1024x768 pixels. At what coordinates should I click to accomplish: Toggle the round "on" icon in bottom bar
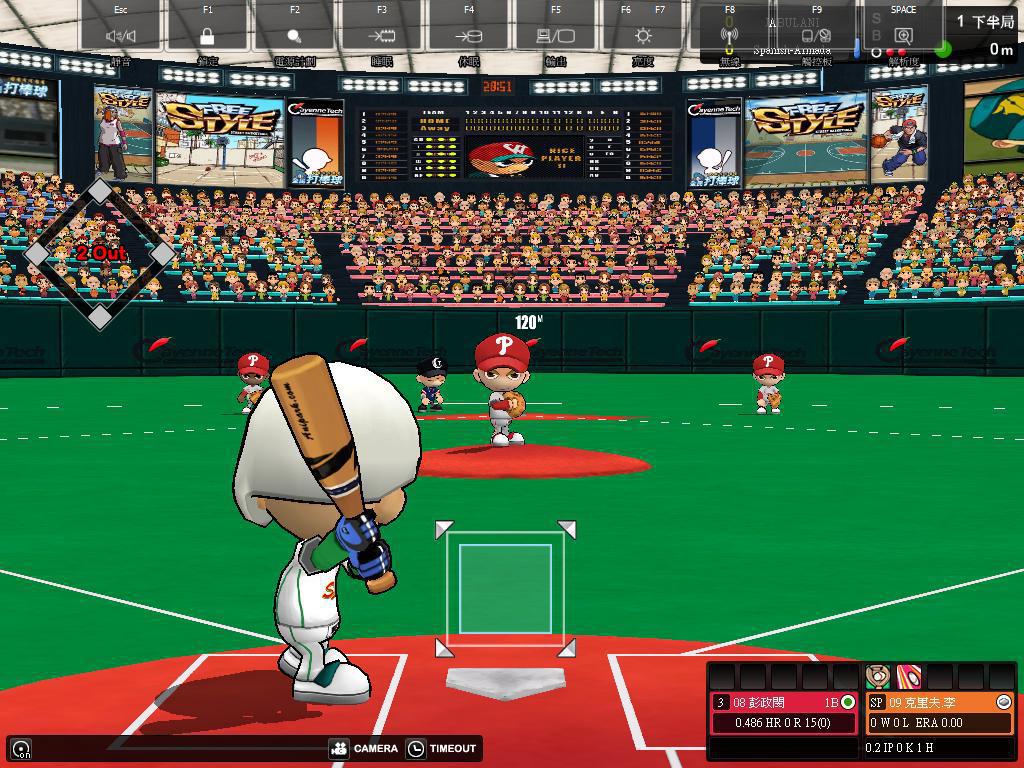pos(21,748)
